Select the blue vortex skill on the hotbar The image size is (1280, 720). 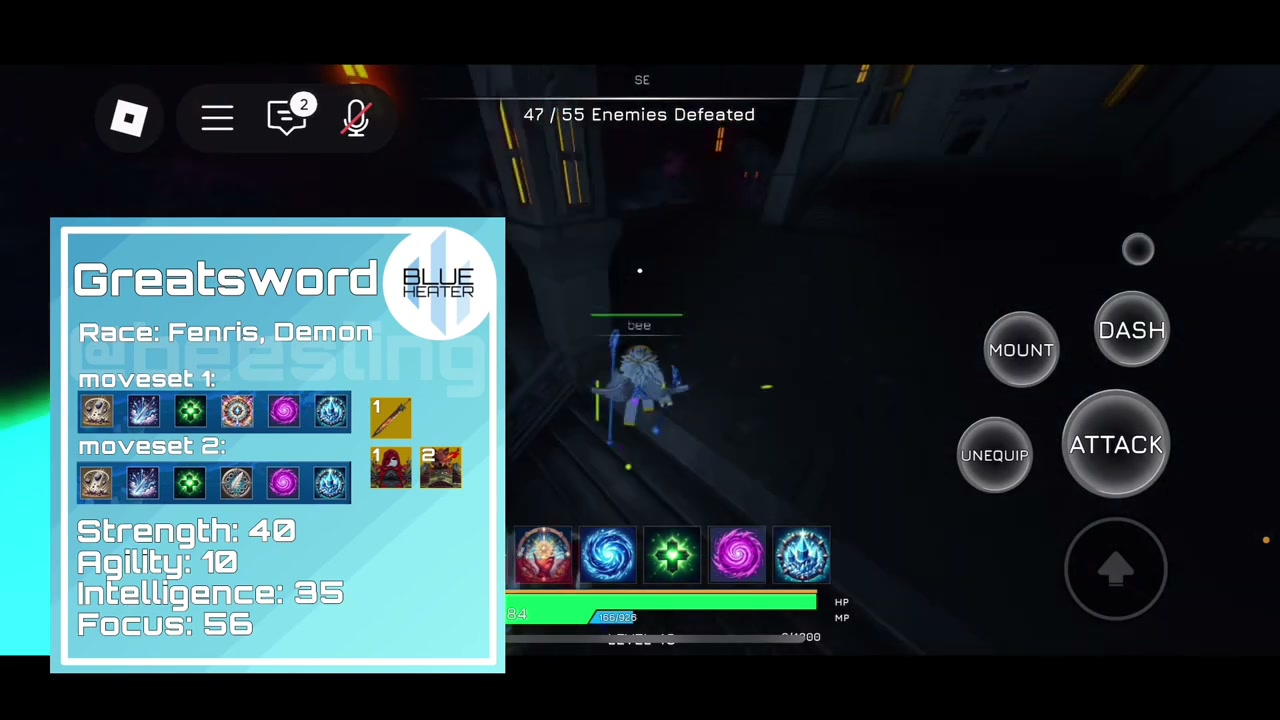[x=608, y=555]
